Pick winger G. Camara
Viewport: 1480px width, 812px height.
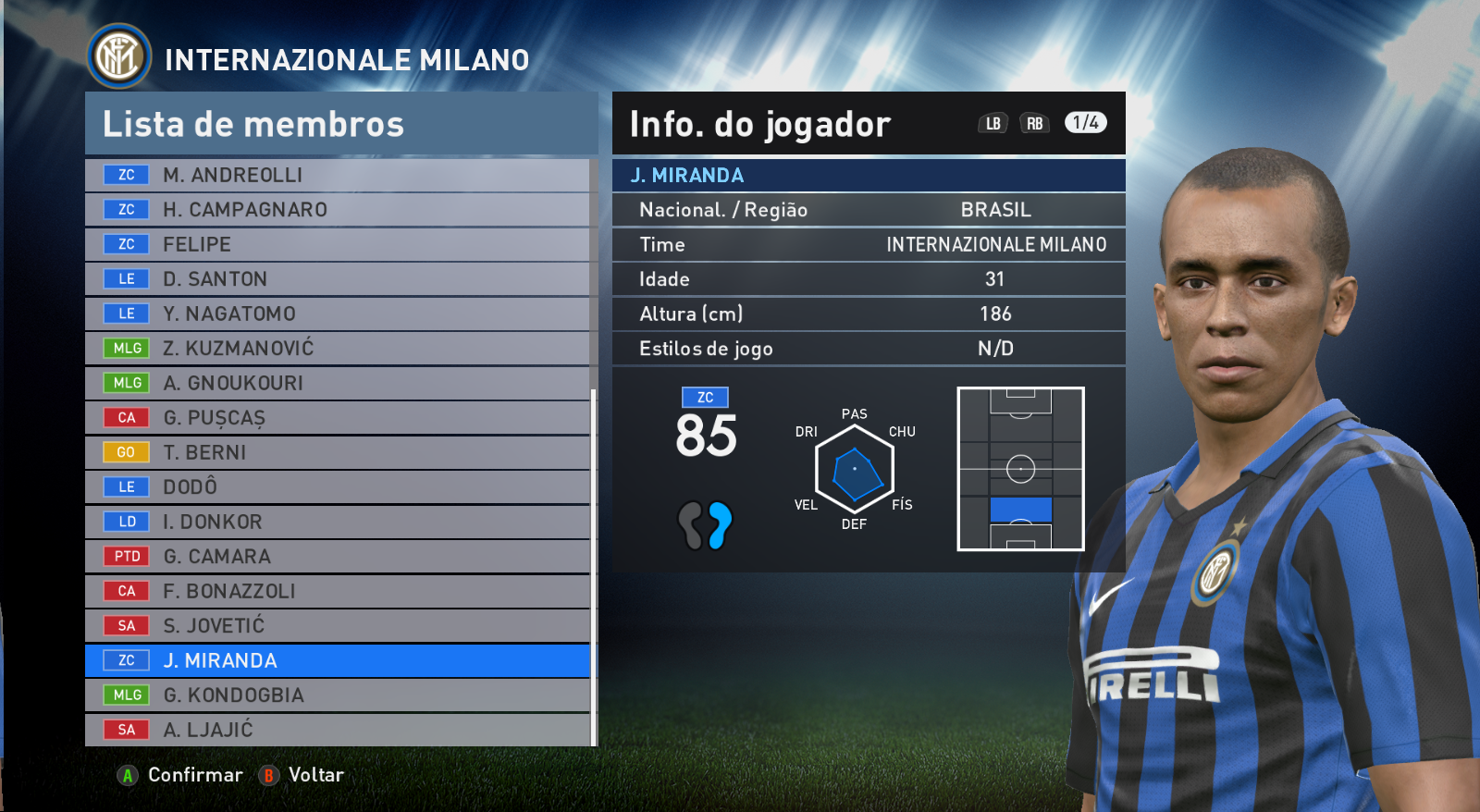coord(338,557)
